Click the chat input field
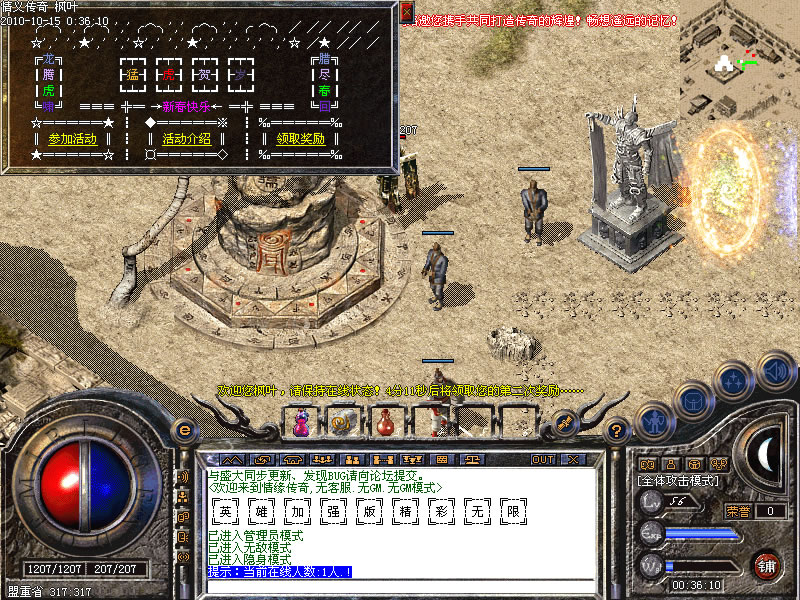Screen dimensions: 800x600 [x=400, y=586]
